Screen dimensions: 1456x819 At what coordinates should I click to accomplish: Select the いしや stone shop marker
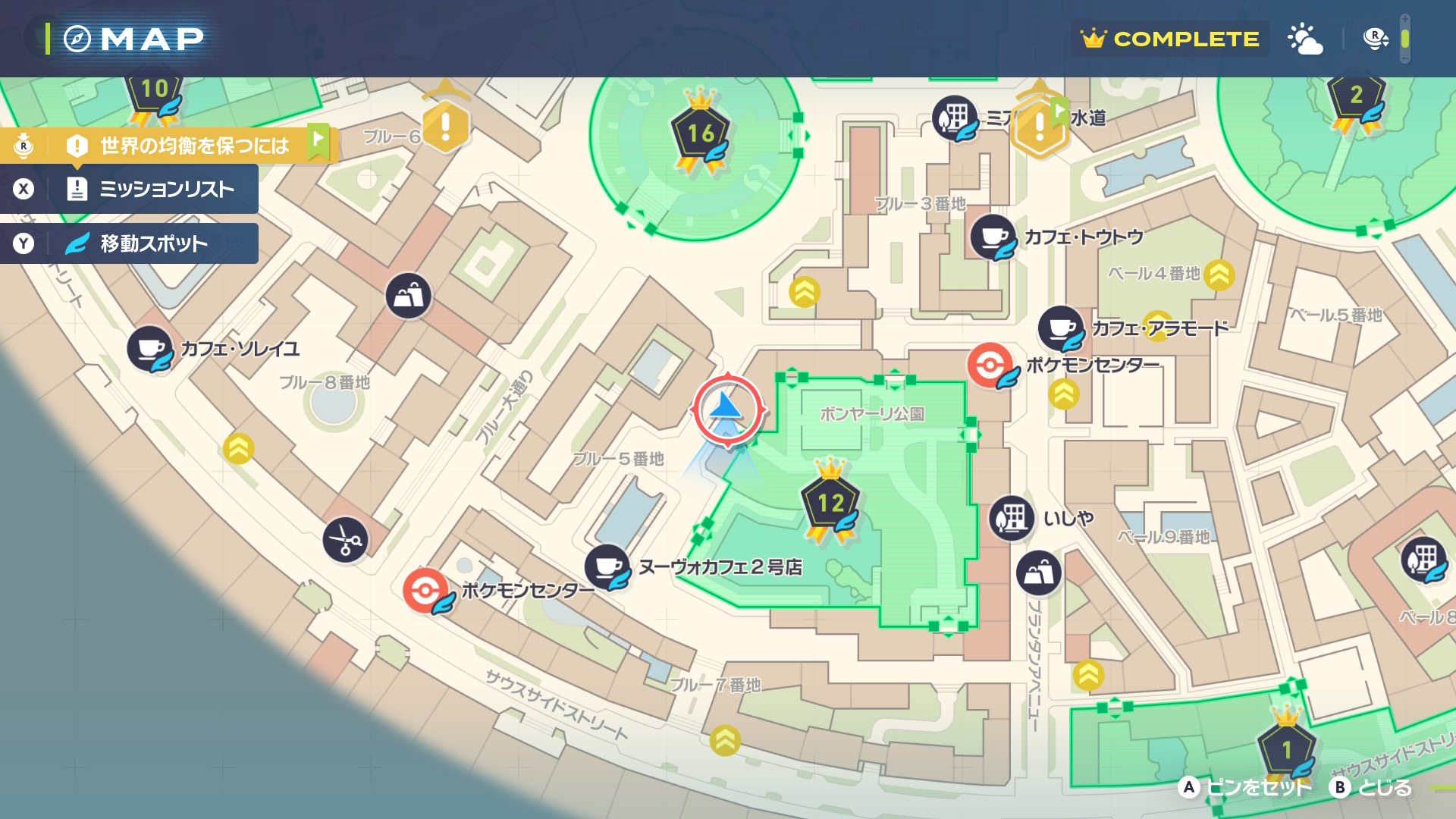click(1012, 519)
